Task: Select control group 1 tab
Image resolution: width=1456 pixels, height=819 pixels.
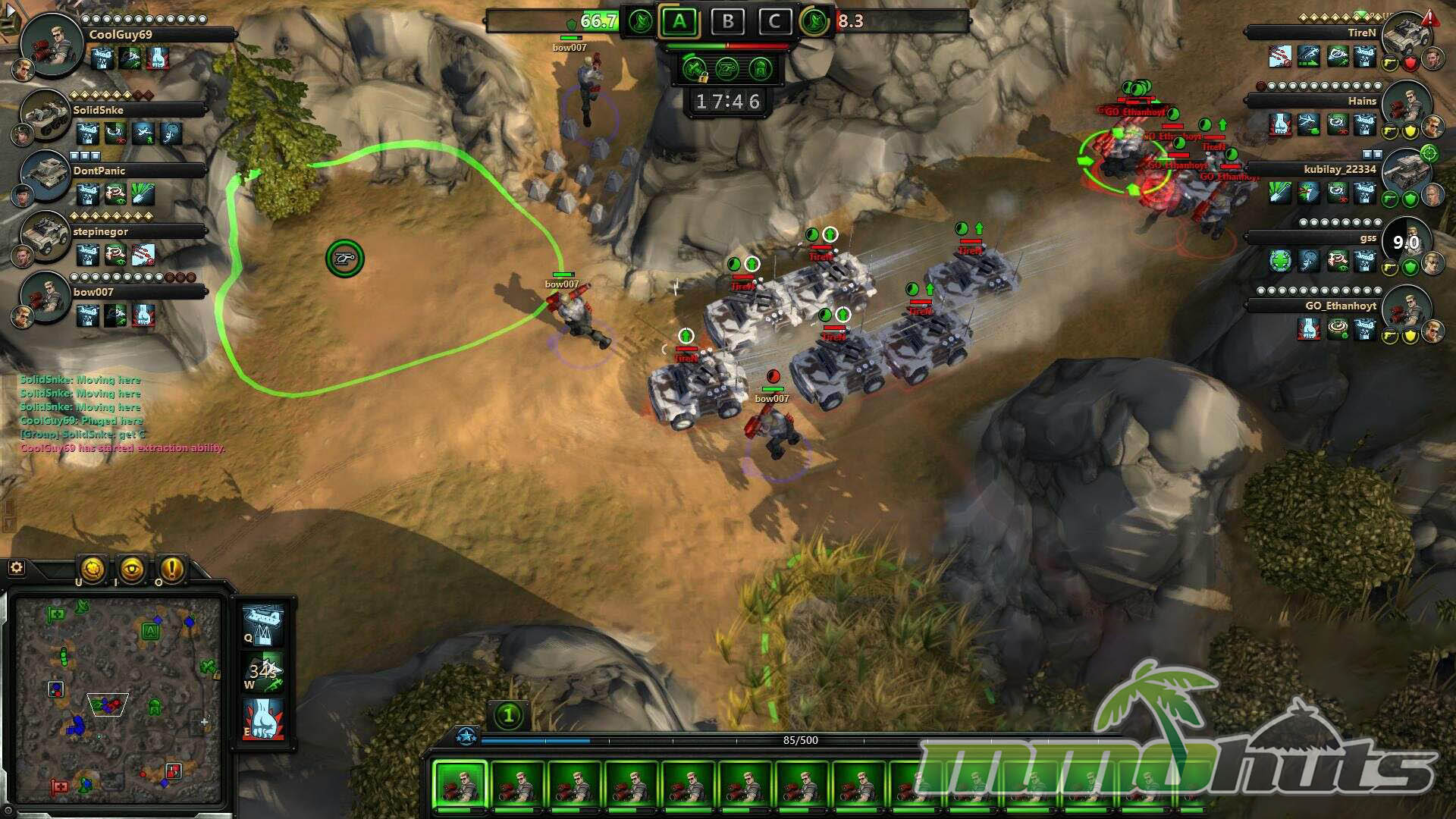Action: pyautogui.click(x=509, y=714)
